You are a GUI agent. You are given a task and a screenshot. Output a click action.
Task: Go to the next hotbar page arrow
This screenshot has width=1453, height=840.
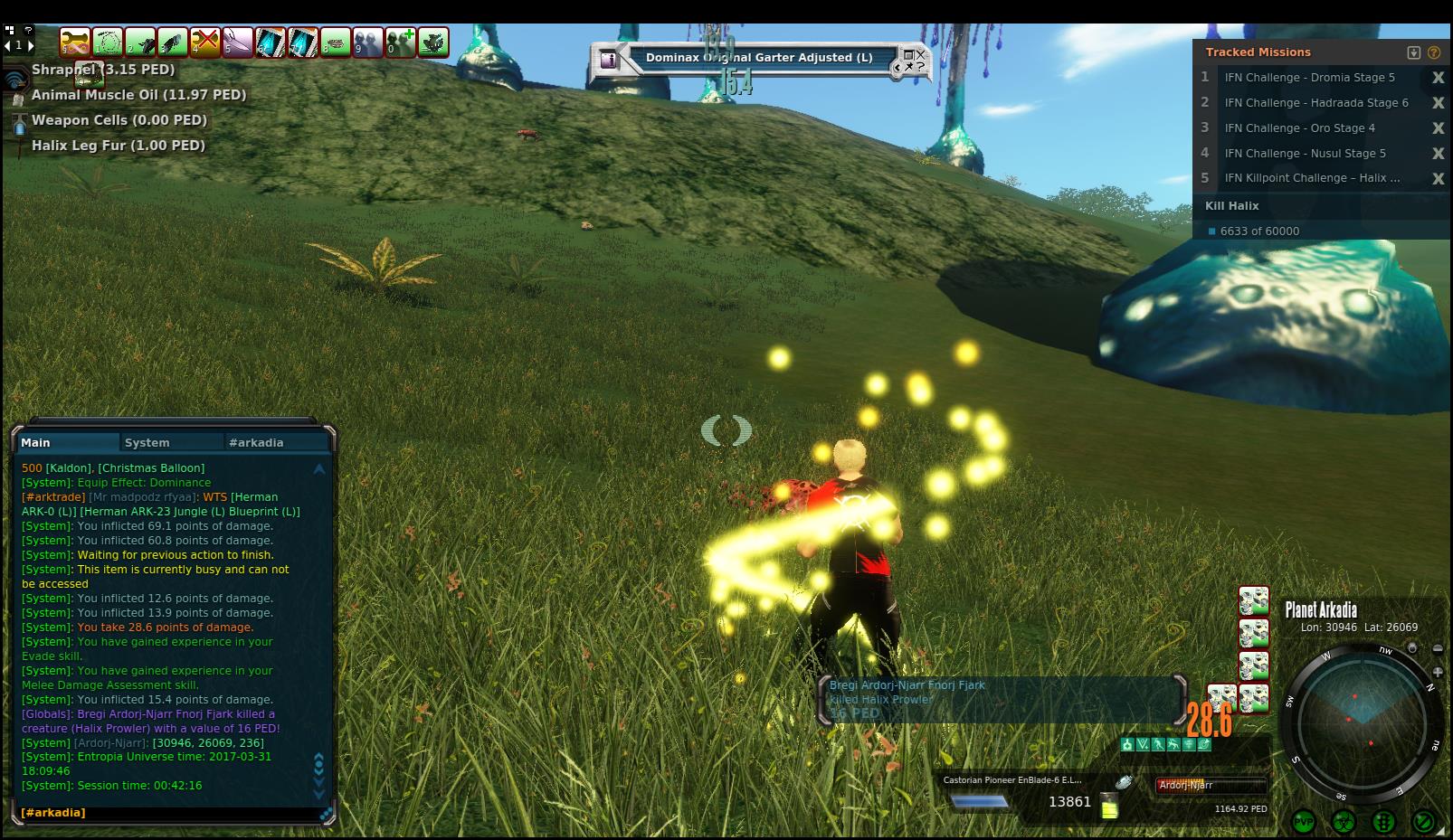(30, 45)
